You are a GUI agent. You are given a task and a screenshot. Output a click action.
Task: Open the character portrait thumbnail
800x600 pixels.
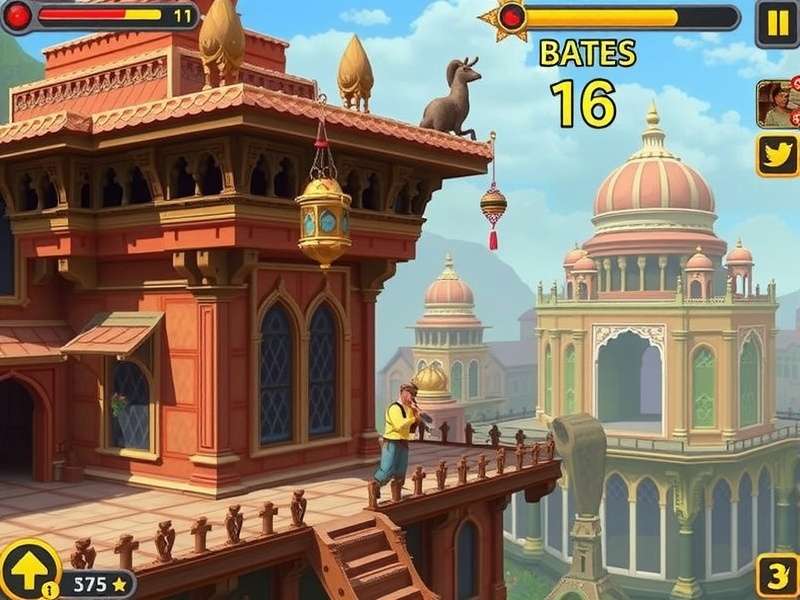click(776, 102)
